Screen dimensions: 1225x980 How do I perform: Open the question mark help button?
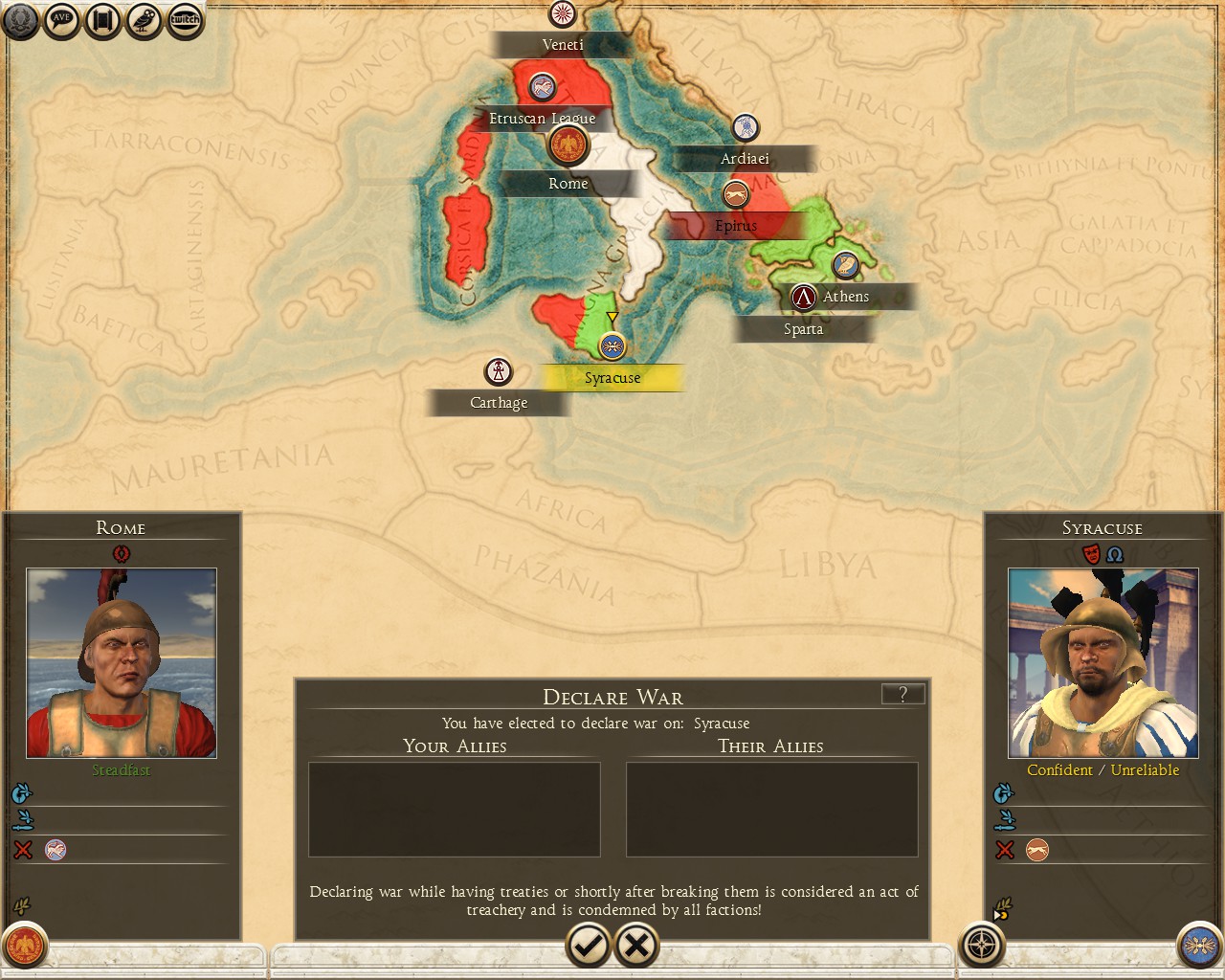click(902, 695)
